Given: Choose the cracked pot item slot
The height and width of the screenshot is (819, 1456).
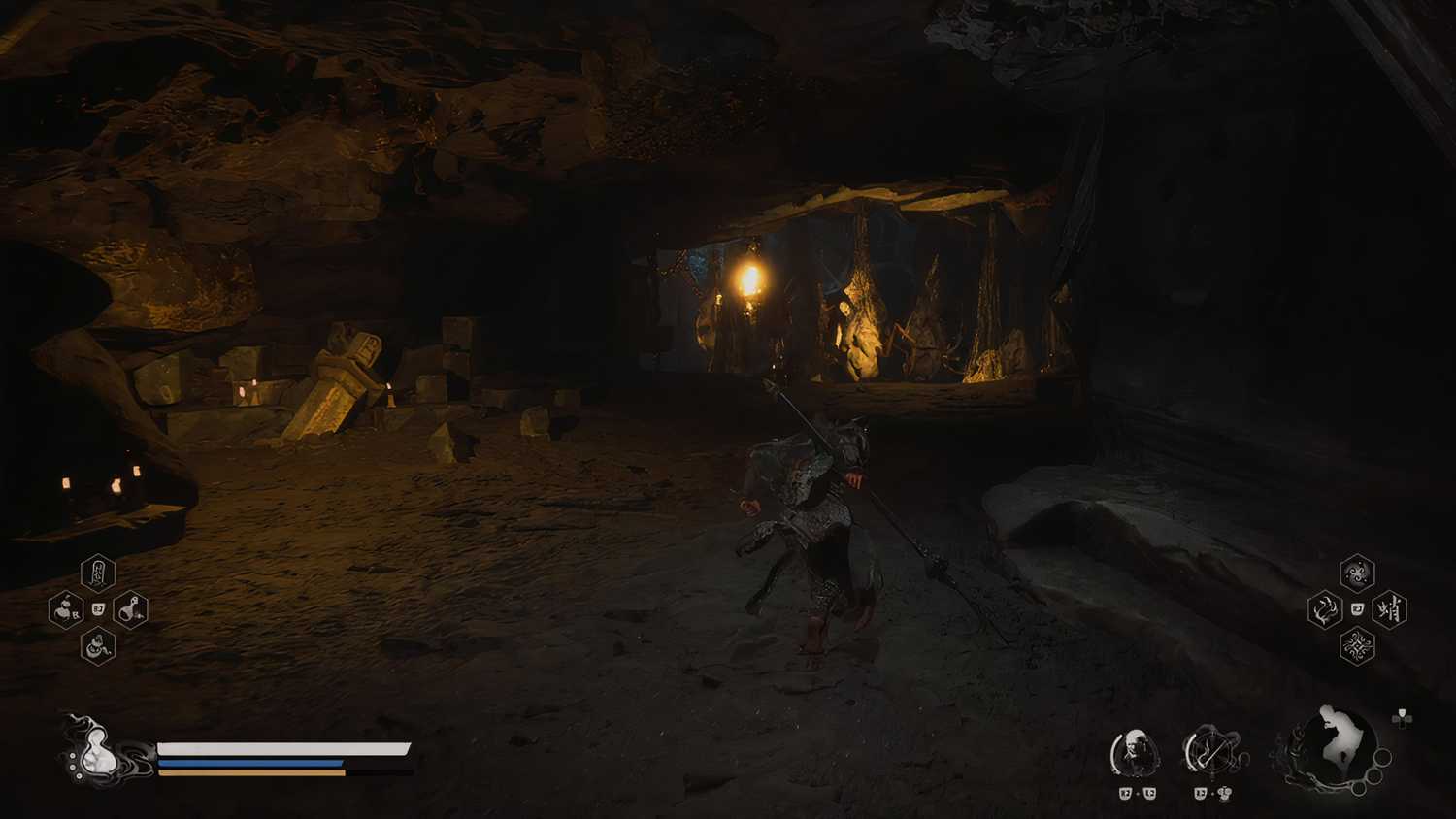Looking at the screenshot, I should [x=97, y=646].
